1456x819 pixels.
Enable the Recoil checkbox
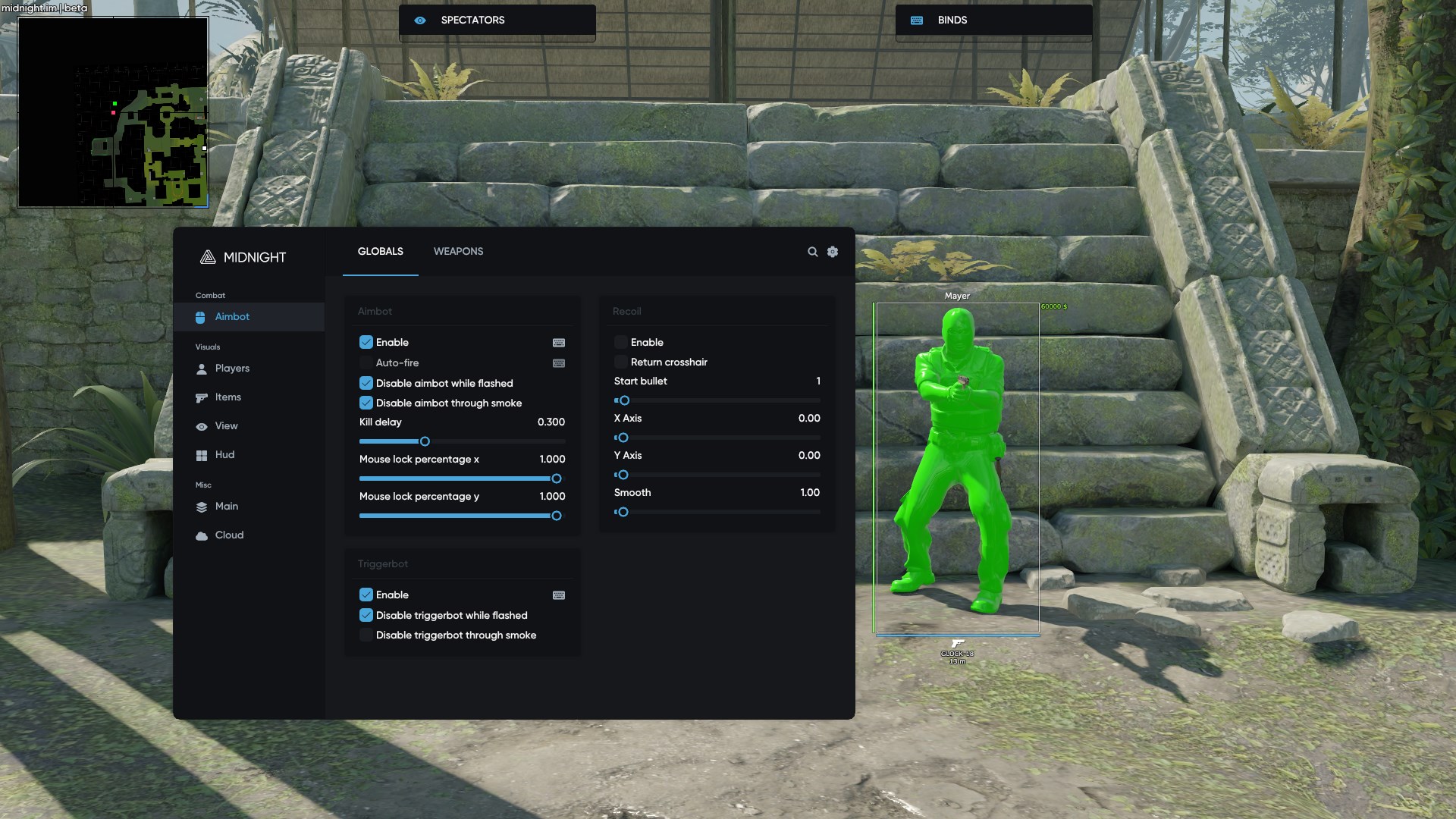[x=621, y=342]
